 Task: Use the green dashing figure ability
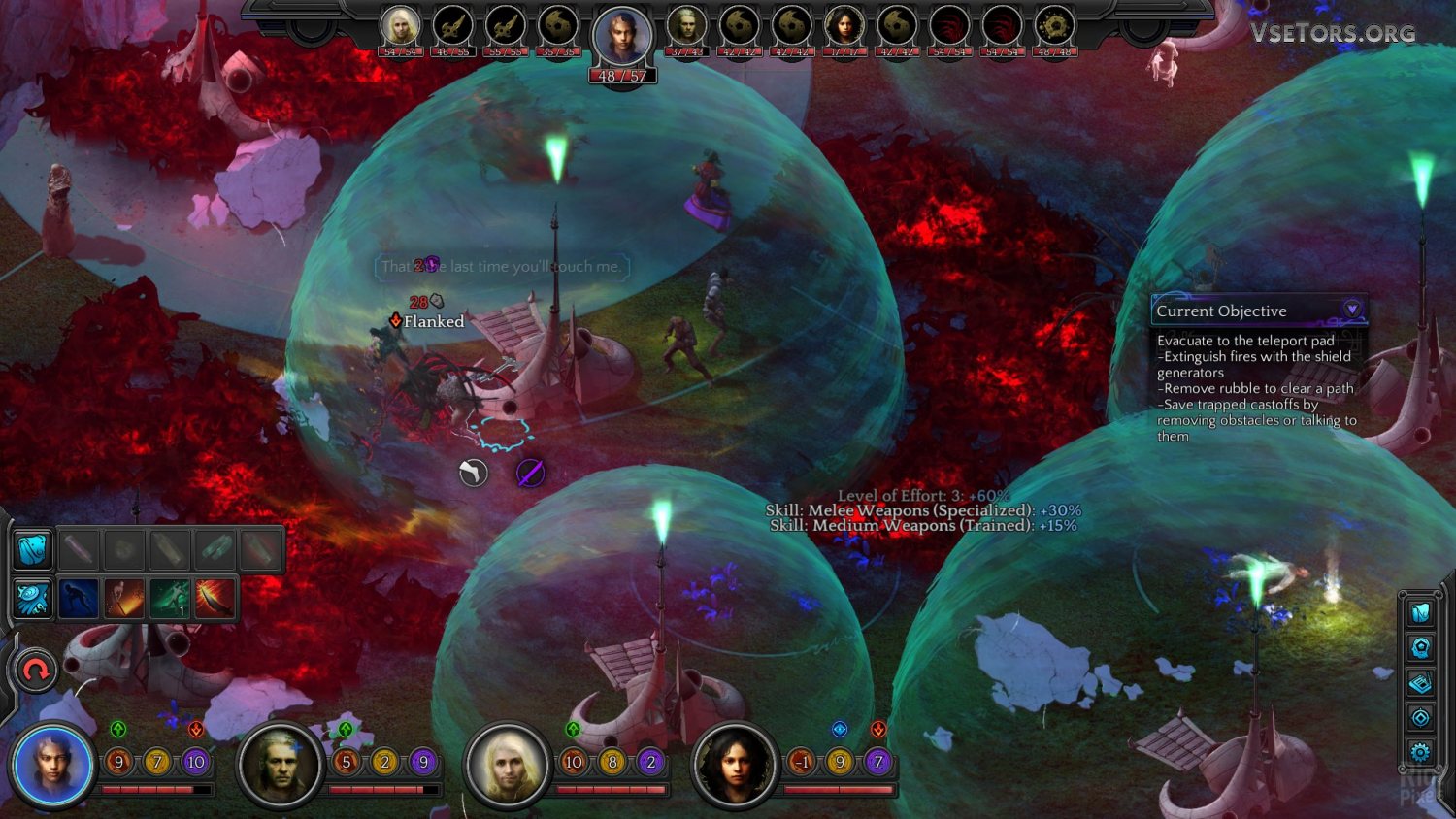pyautogui.click(x=170, y=599)
